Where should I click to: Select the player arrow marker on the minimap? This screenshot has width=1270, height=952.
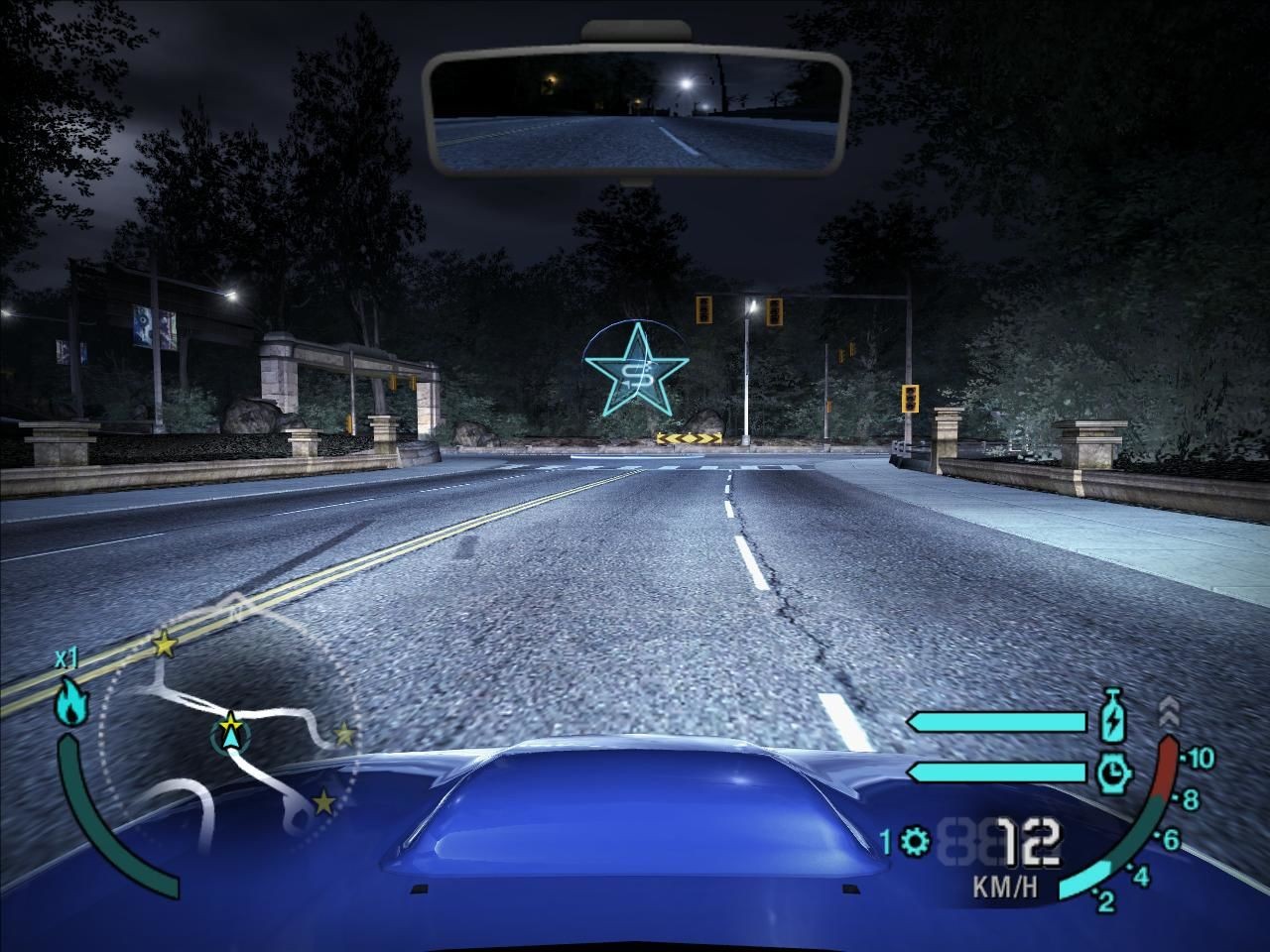(230, 734)
